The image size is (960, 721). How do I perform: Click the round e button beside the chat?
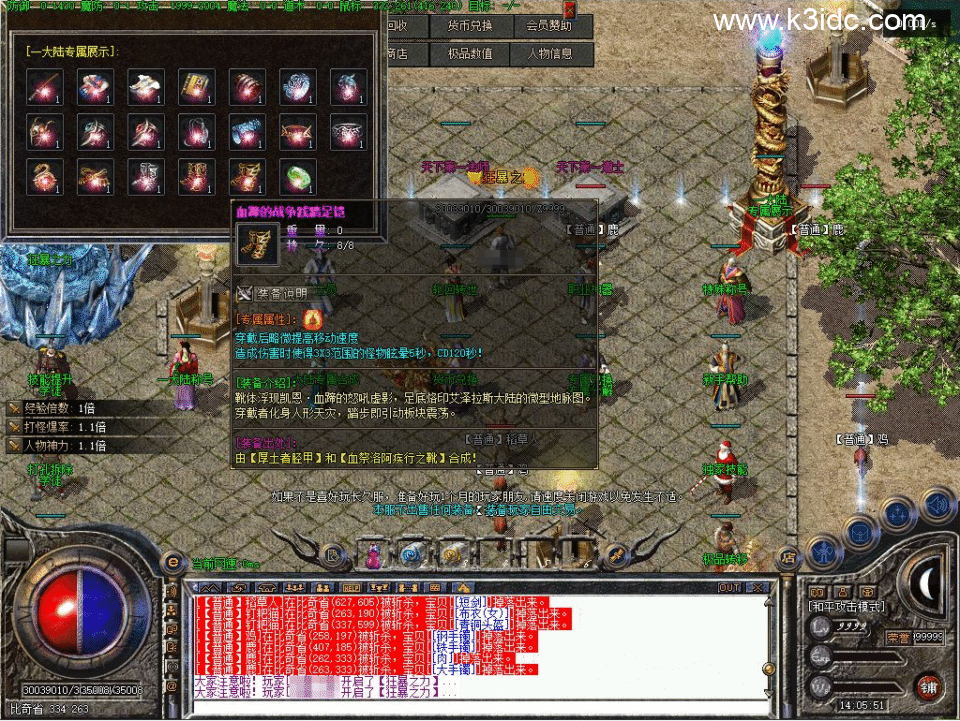point(172,562)
